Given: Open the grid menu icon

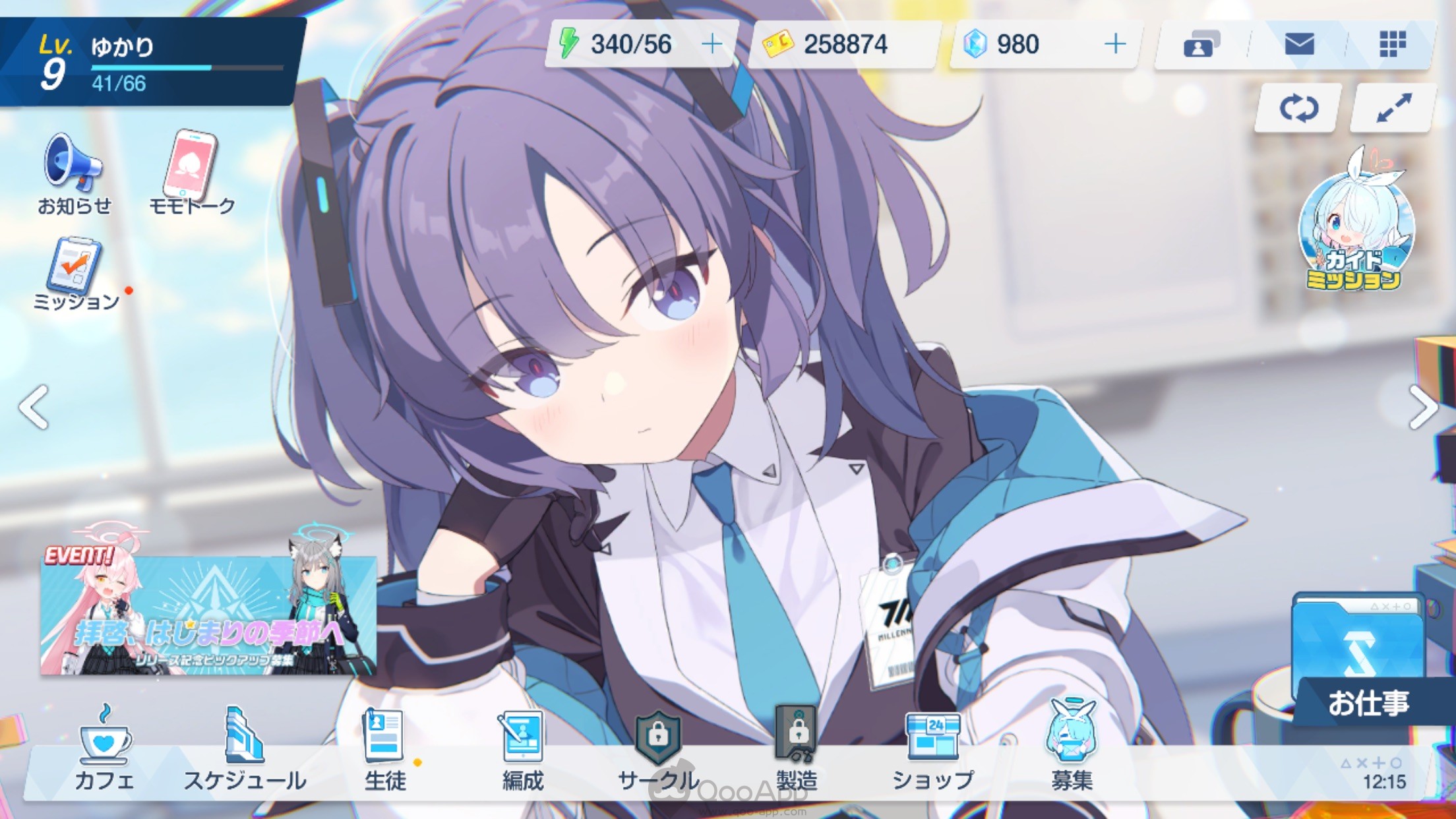Looking at the screenshot, I should click(1393, 44).
